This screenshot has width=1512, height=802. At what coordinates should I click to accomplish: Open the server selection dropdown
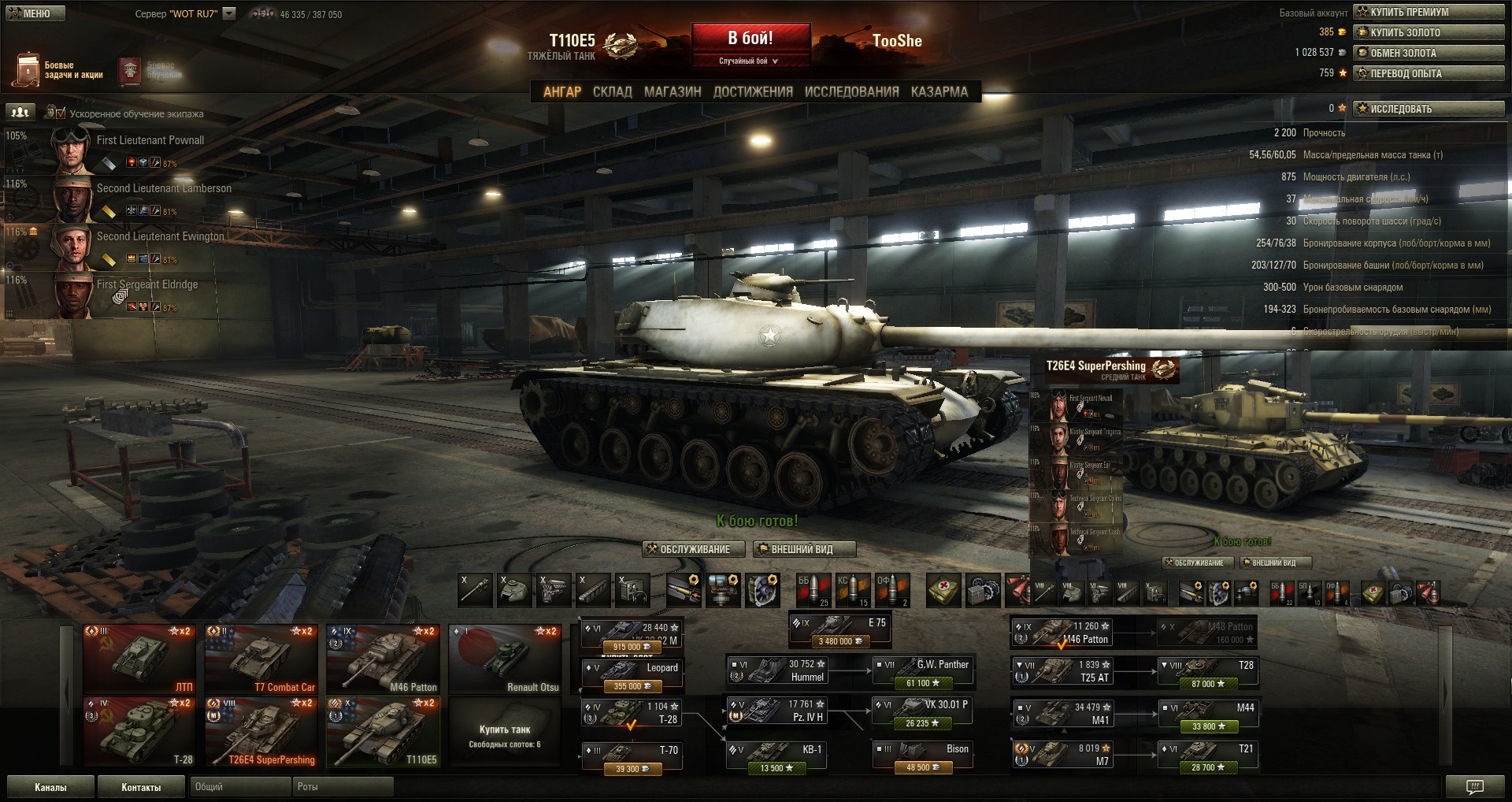[x=229, y=13]
